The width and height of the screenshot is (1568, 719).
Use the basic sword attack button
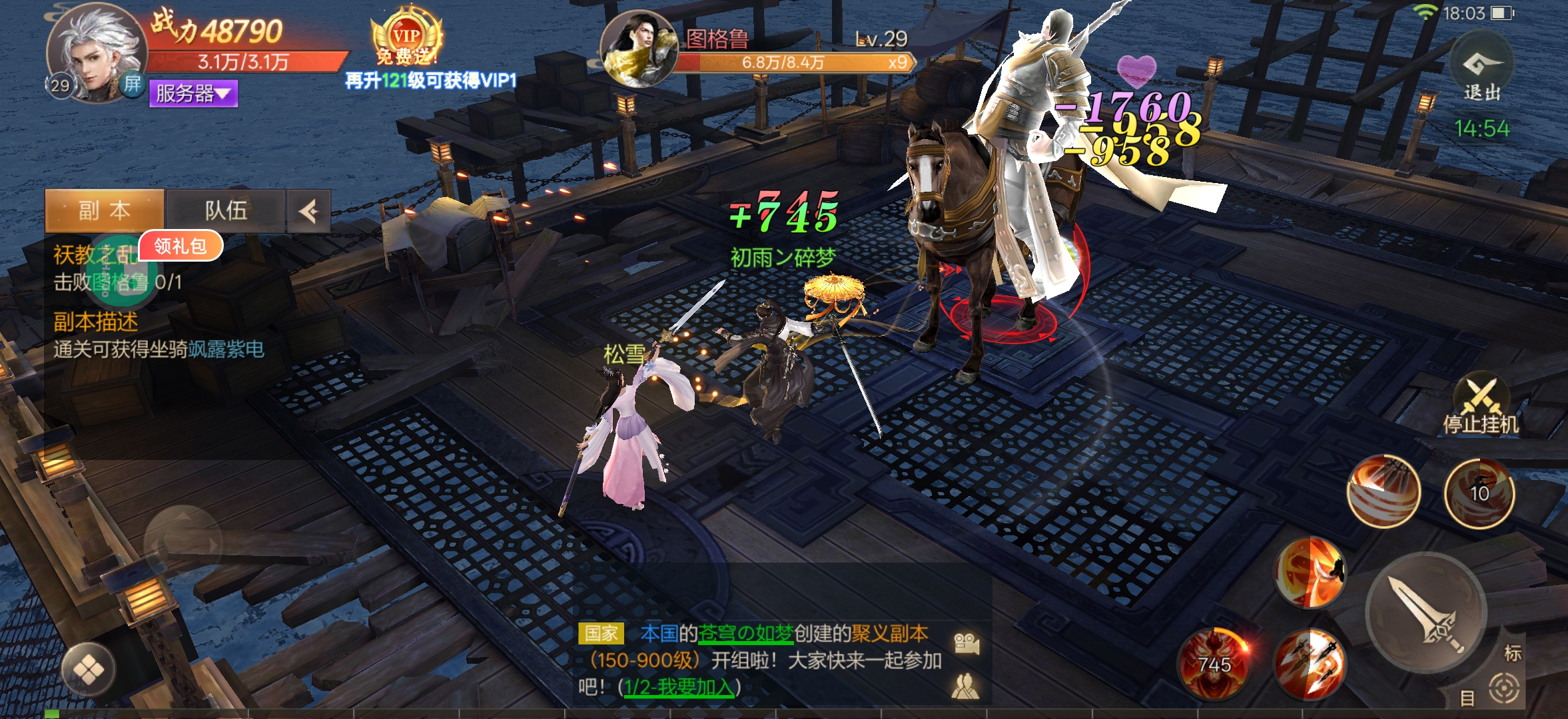point(1425,612)
